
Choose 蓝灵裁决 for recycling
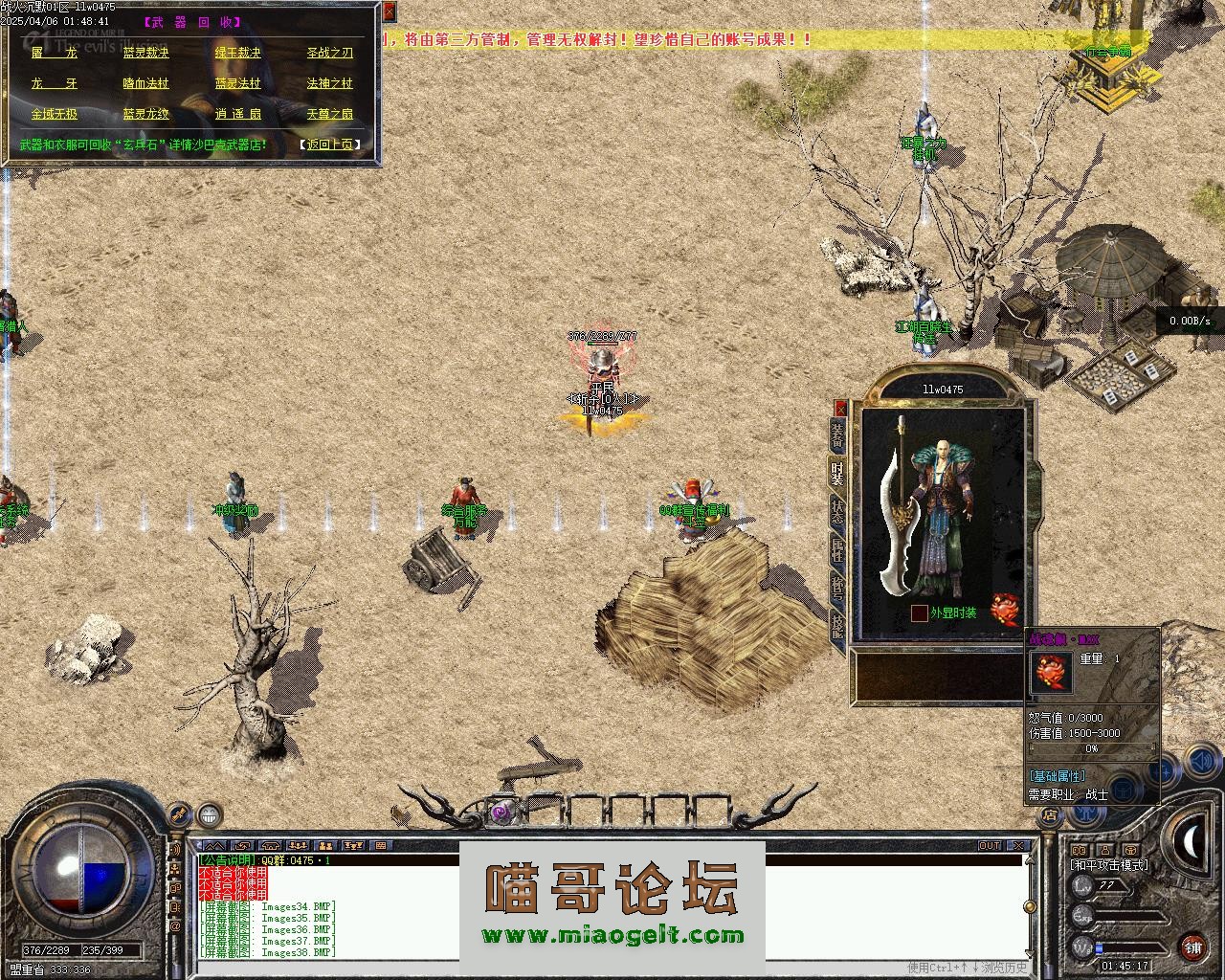145,54
